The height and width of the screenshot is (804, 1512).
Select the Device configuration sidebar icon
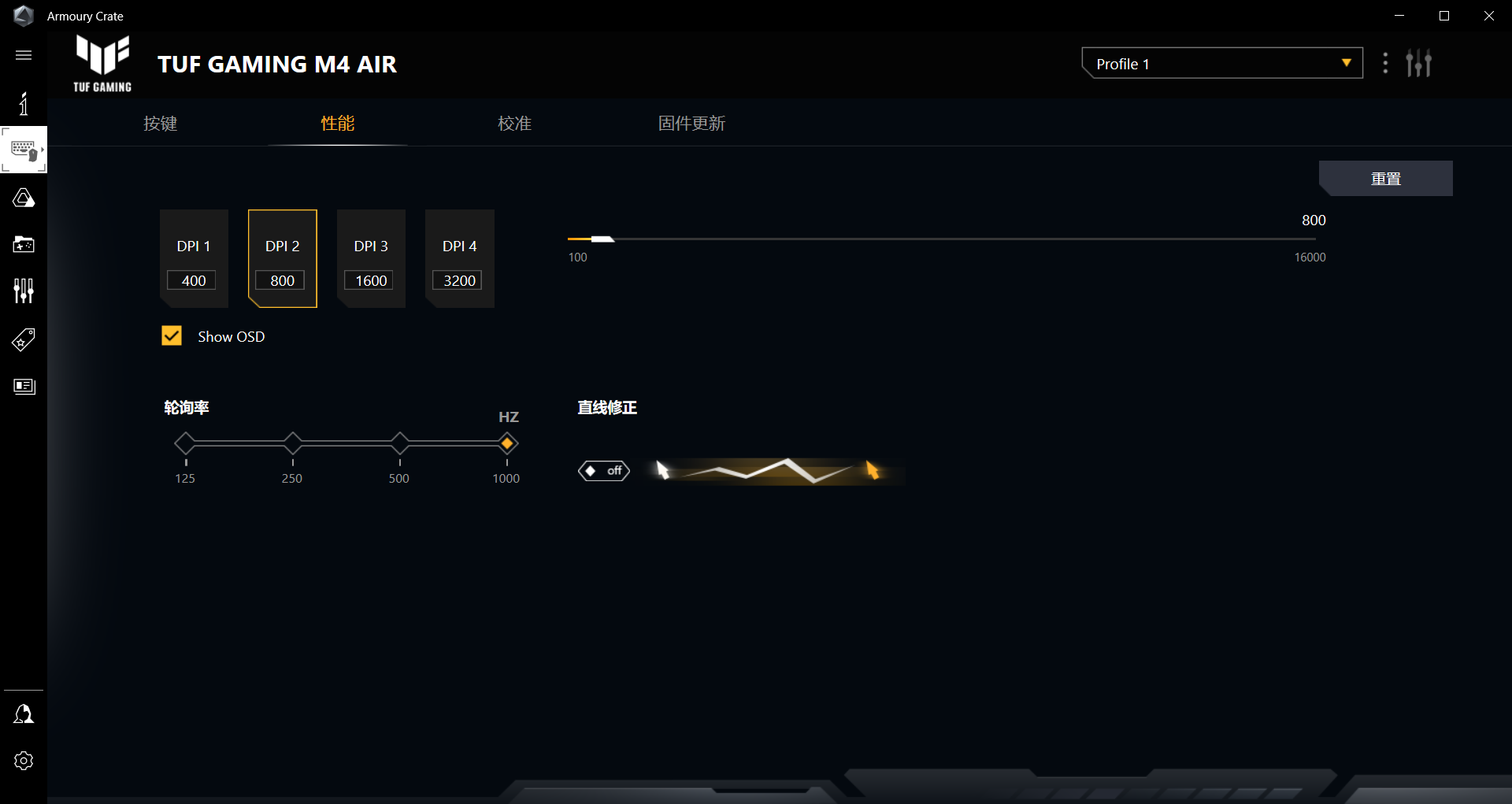(x=24, y=150)
